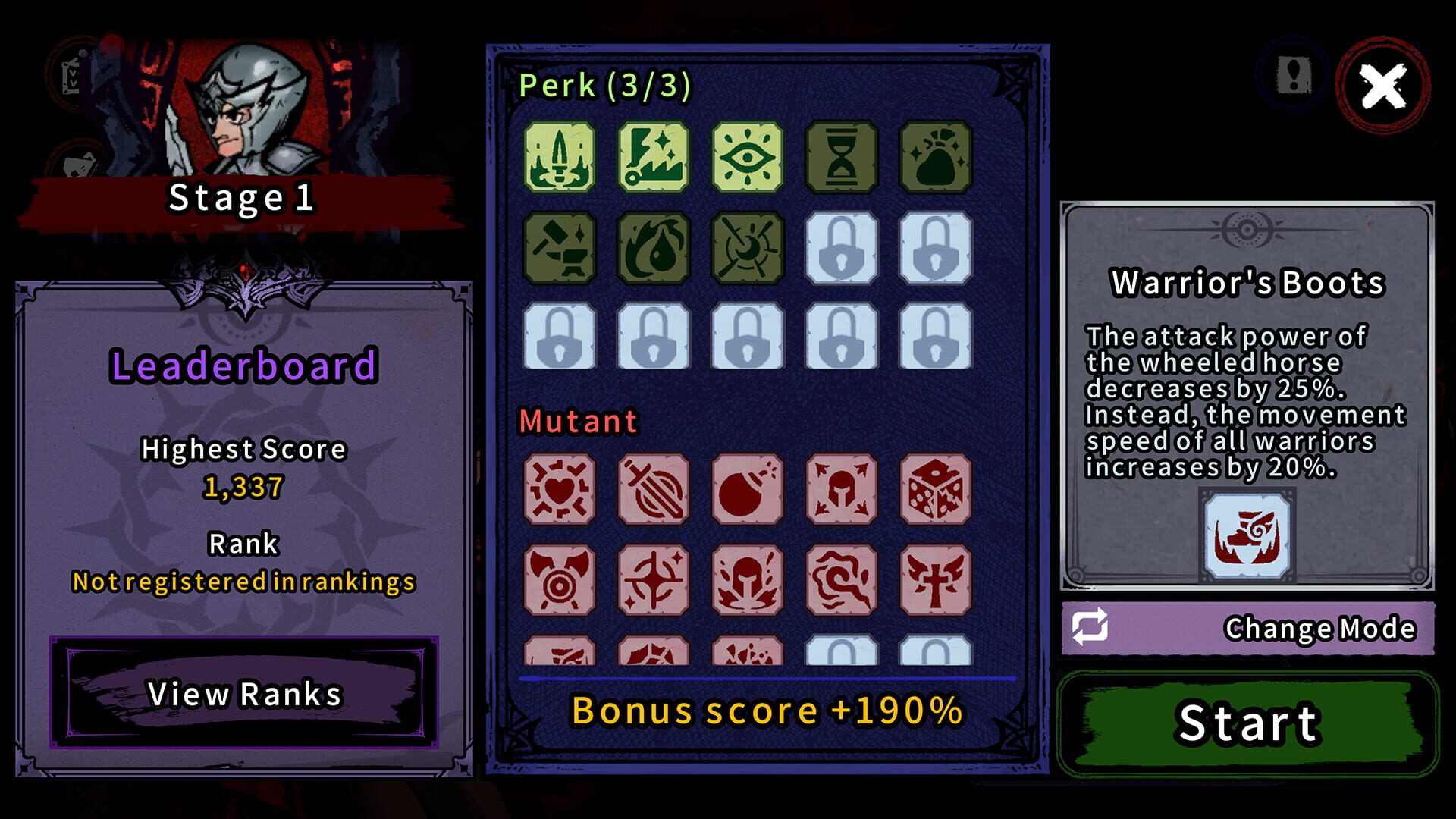Select the broken sword mutant

tap(653, 489)
